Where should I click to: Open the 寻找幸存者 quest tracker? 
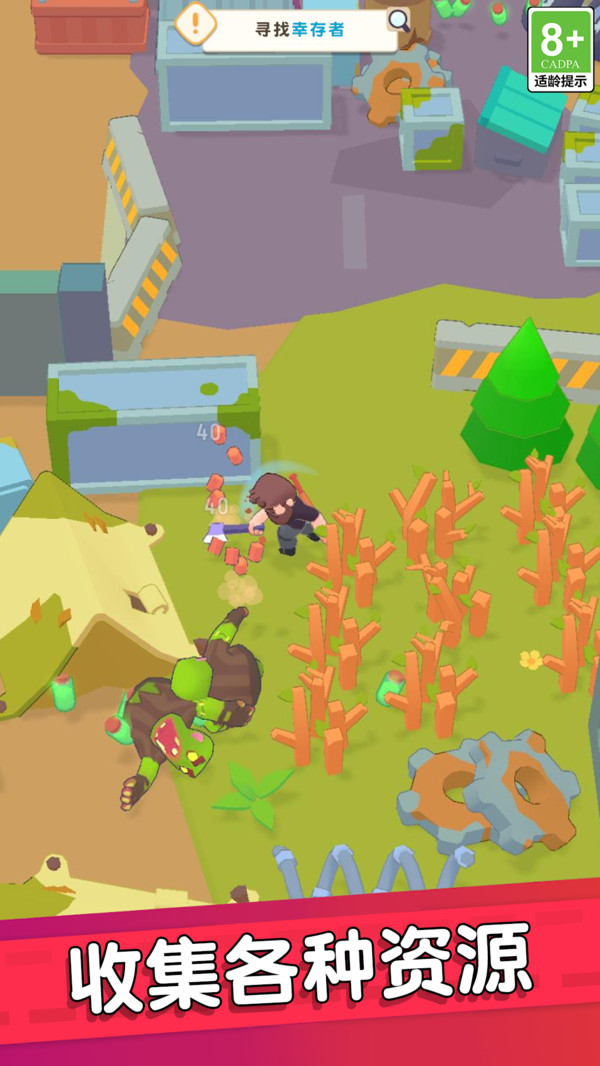(300, 29)
